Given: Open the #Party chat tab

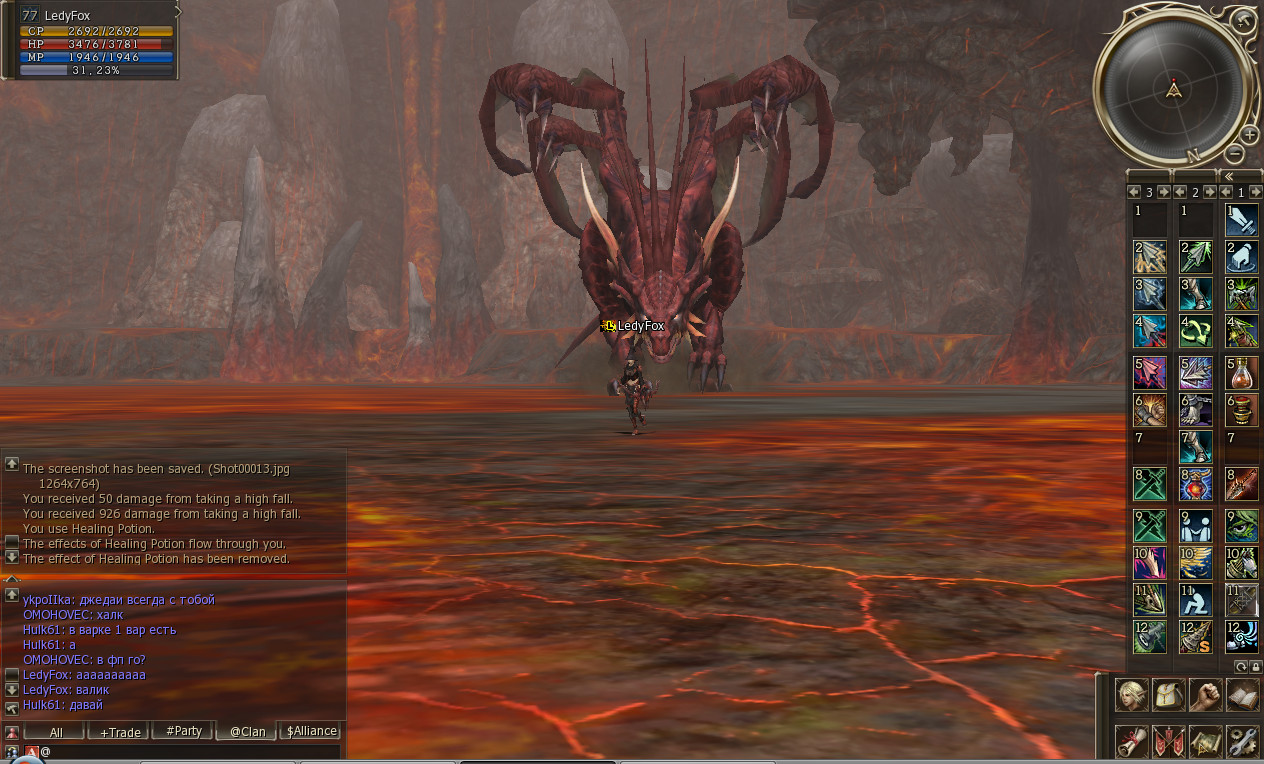Looking at the screenshot, I should pos(184,731).
